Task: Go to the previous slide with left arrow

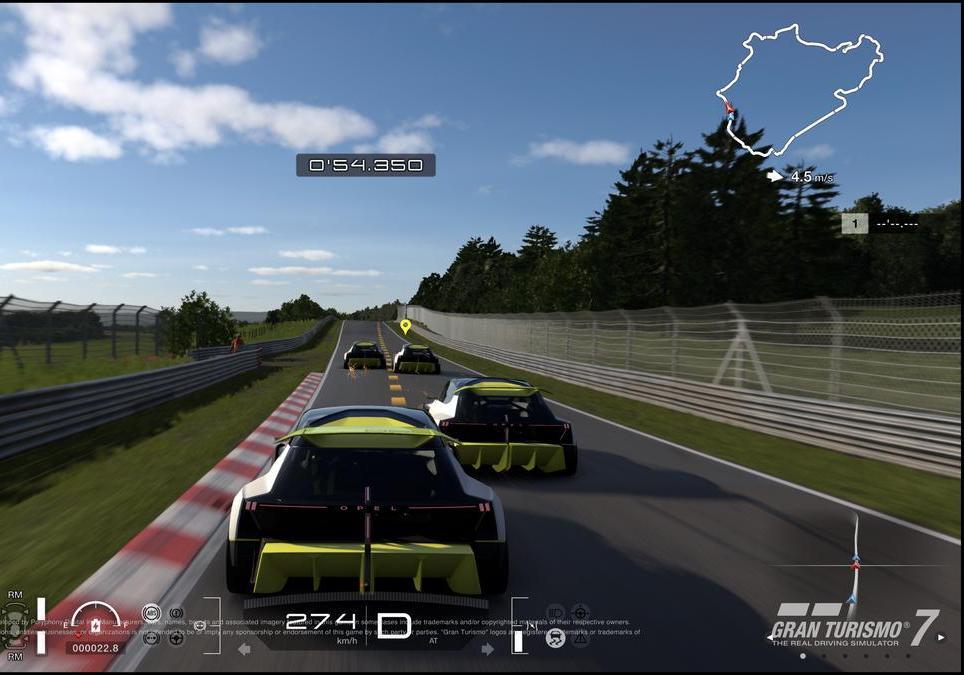Action: coord(771,637)
